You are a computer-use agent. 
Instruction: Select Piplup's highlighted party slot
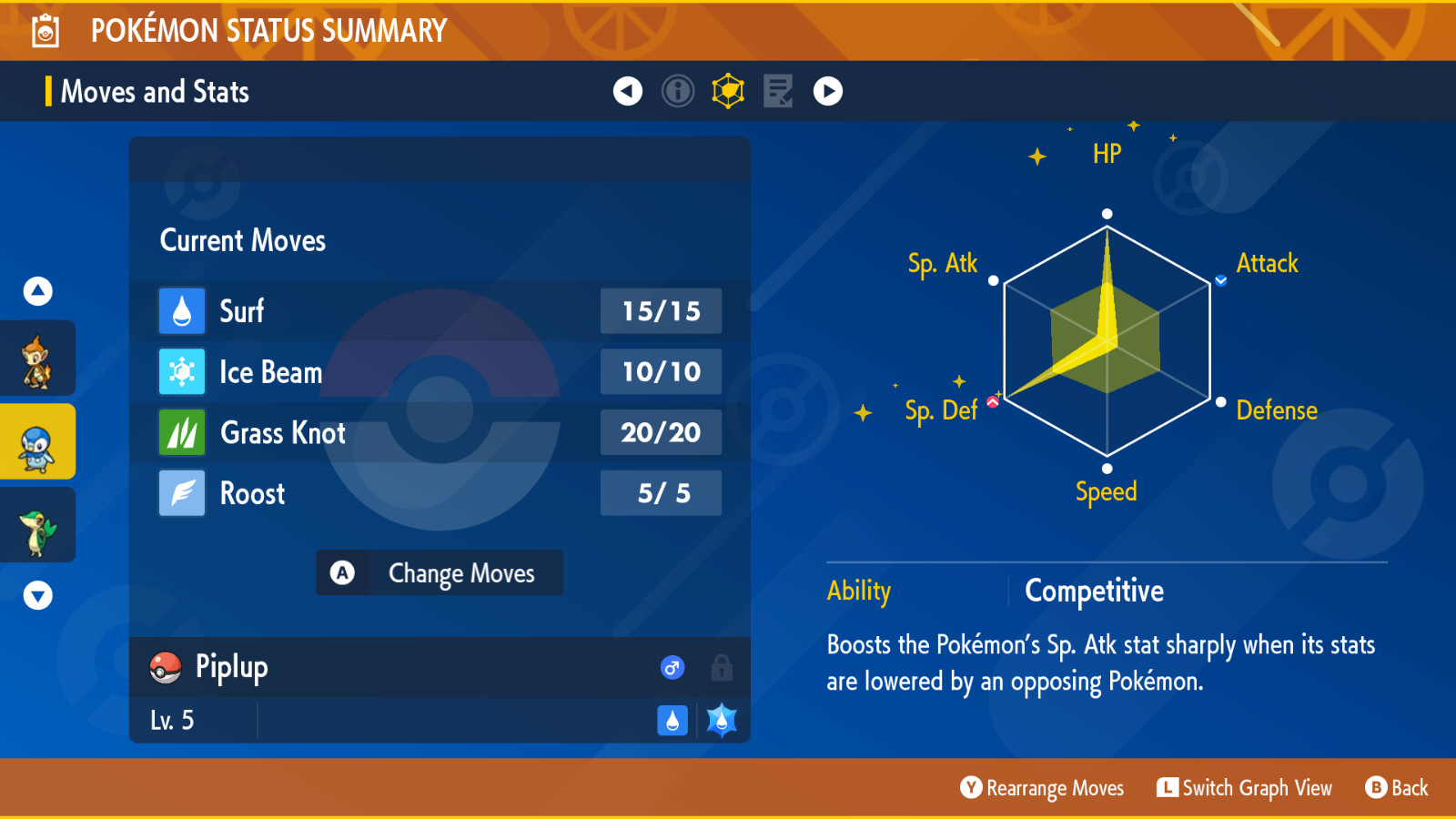coord(37,442)
